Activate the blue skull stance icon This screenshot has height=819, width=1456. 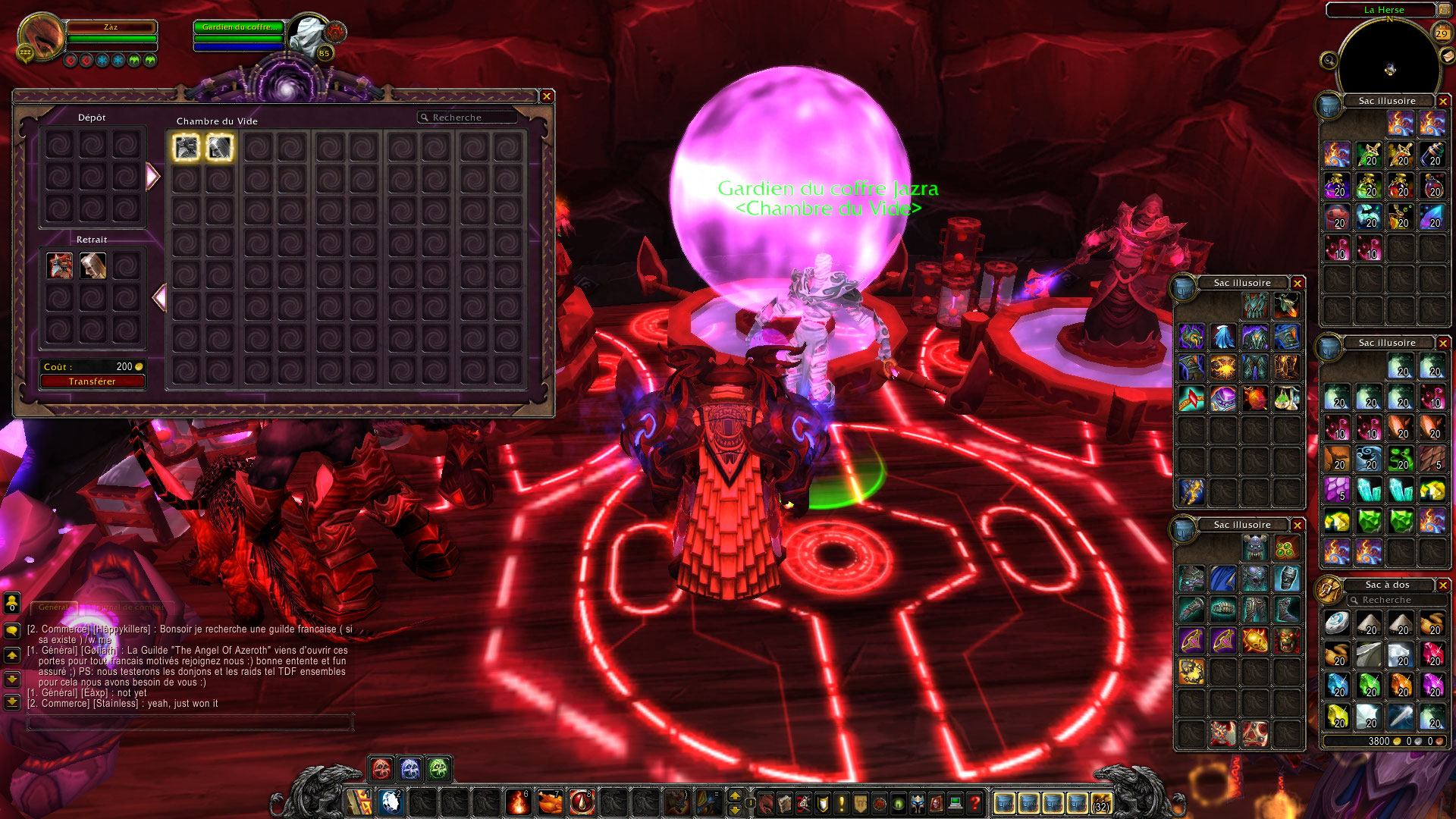[409, 769]
